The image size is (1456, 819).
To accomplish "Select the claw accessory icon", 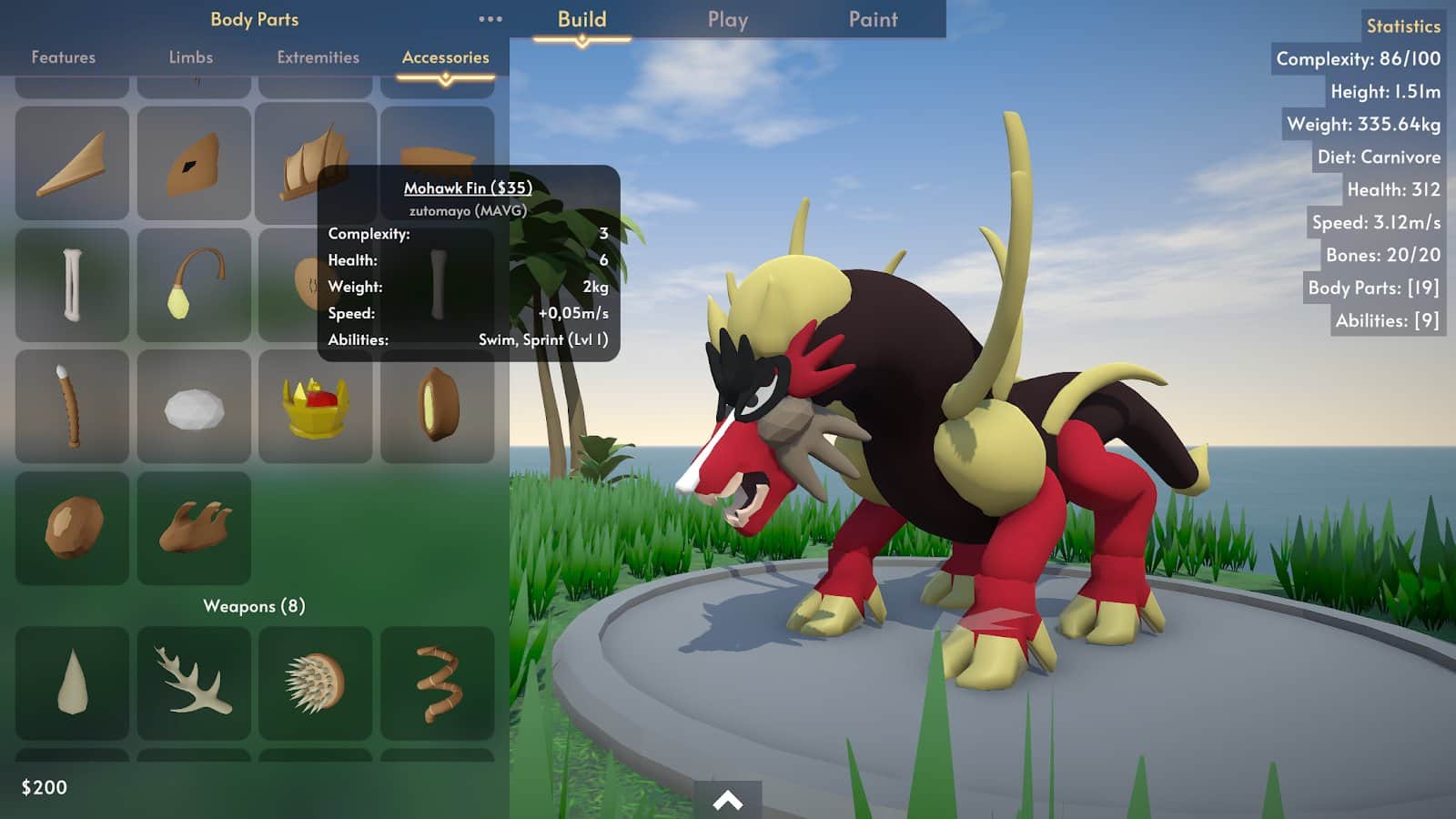I will coord(194,528).
